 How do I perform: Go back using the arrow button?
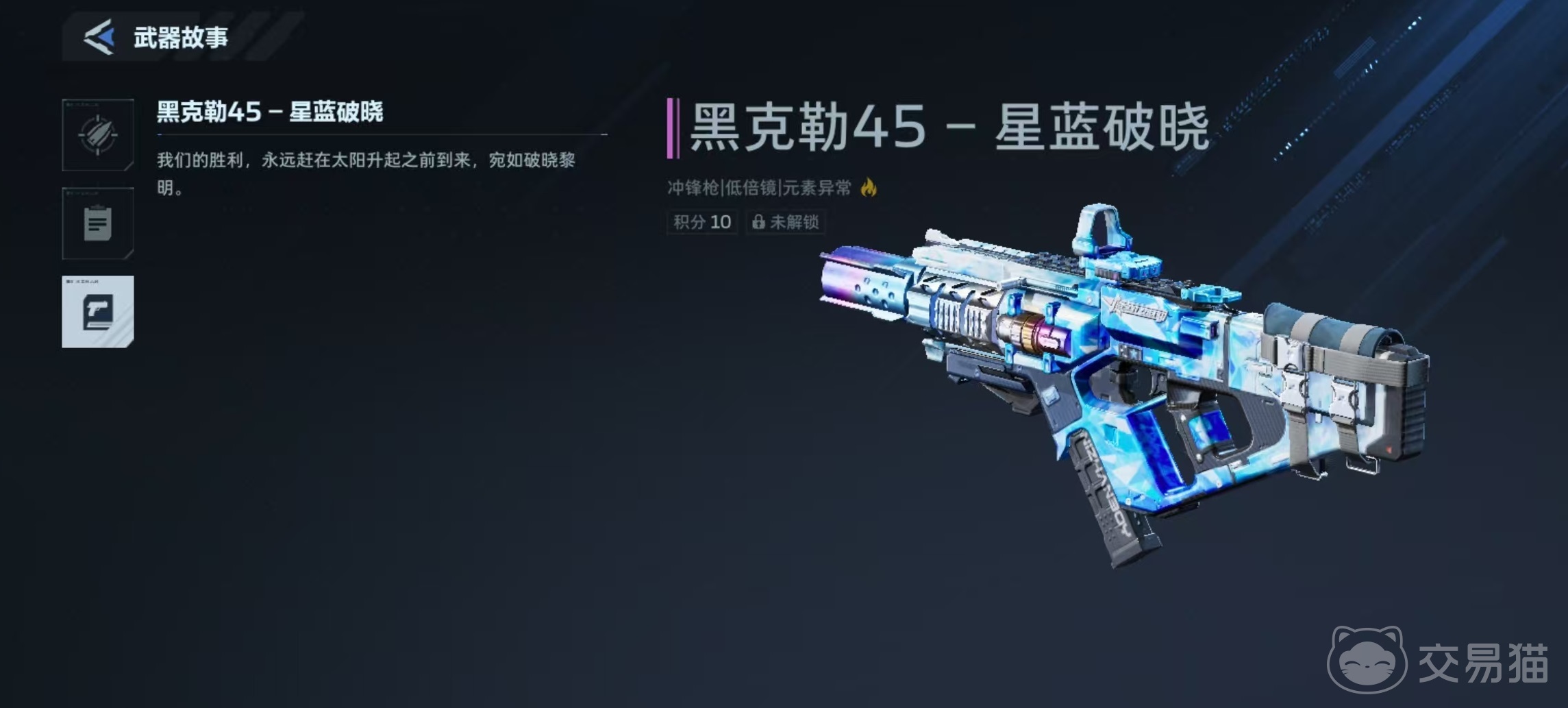click(99, 37)
